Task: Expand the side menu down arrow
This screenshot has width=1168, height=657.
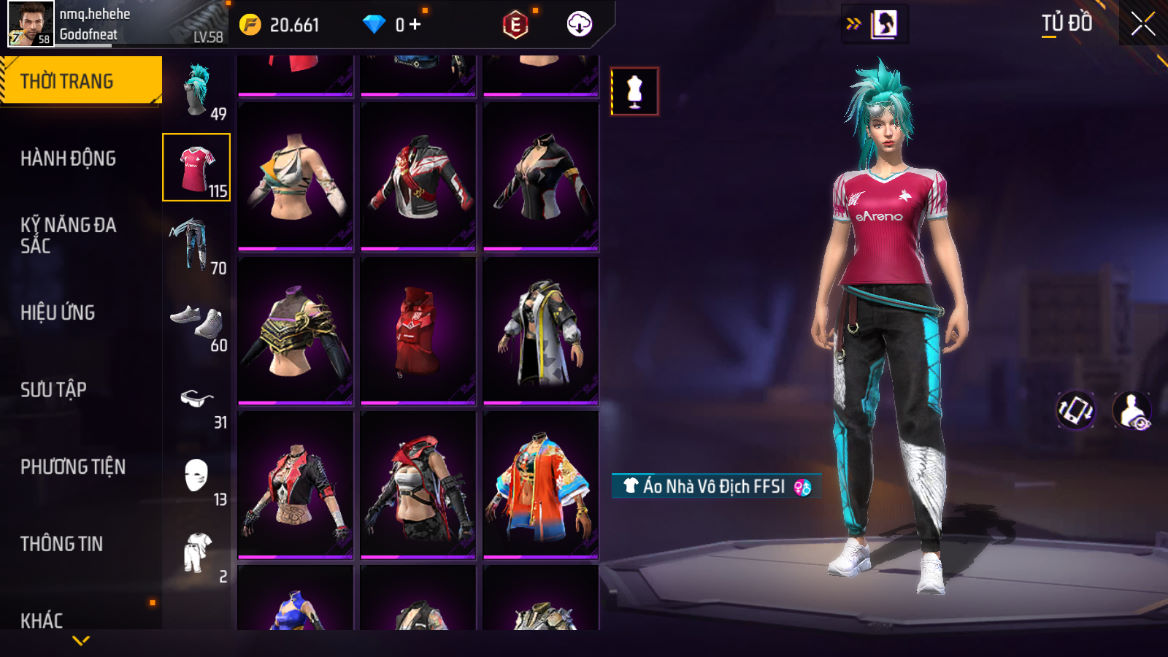Action: 81,640
